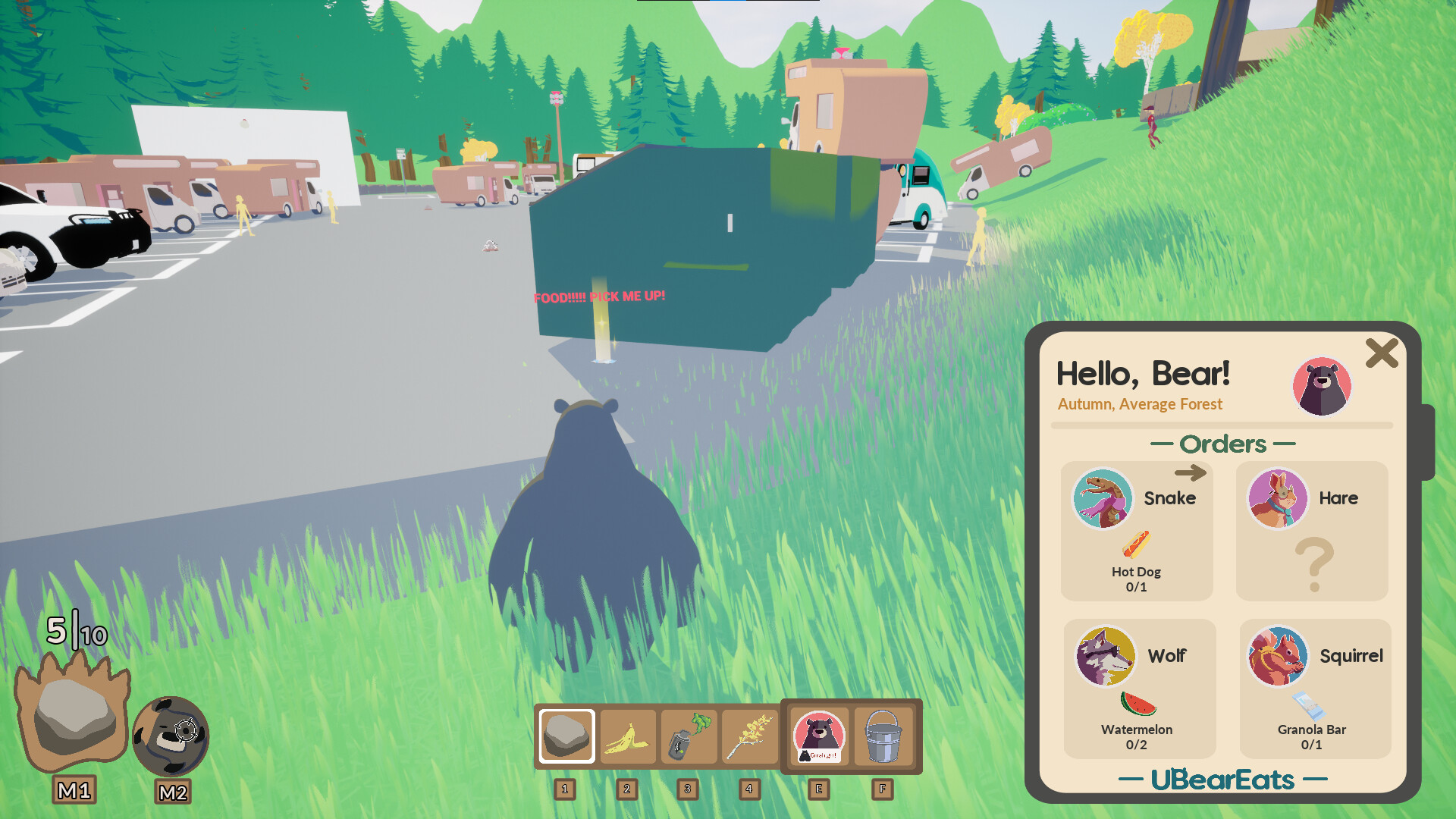Open the Wolf watermelon order

click(1139, 689)
